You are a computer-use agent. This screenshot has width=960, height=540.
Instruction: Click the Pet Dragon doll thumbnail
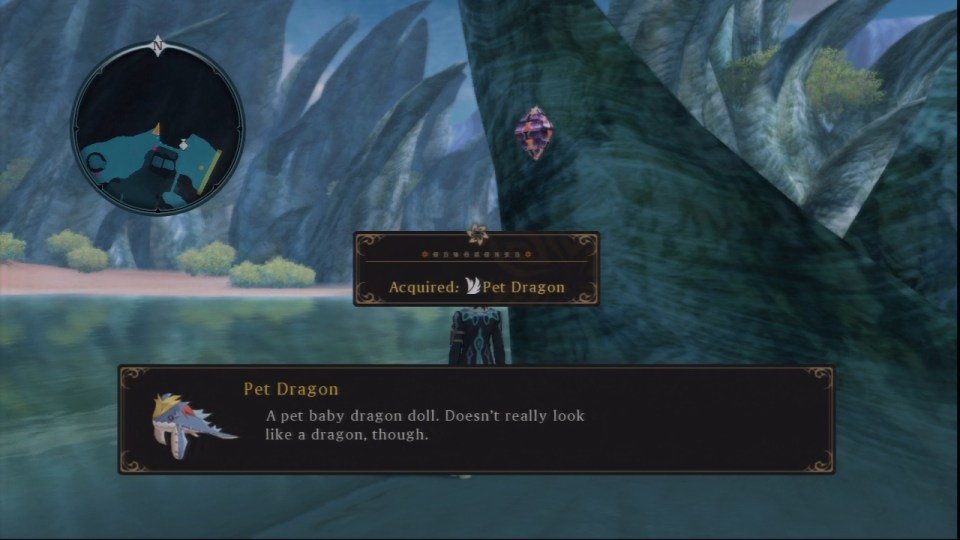click(191, 418)
